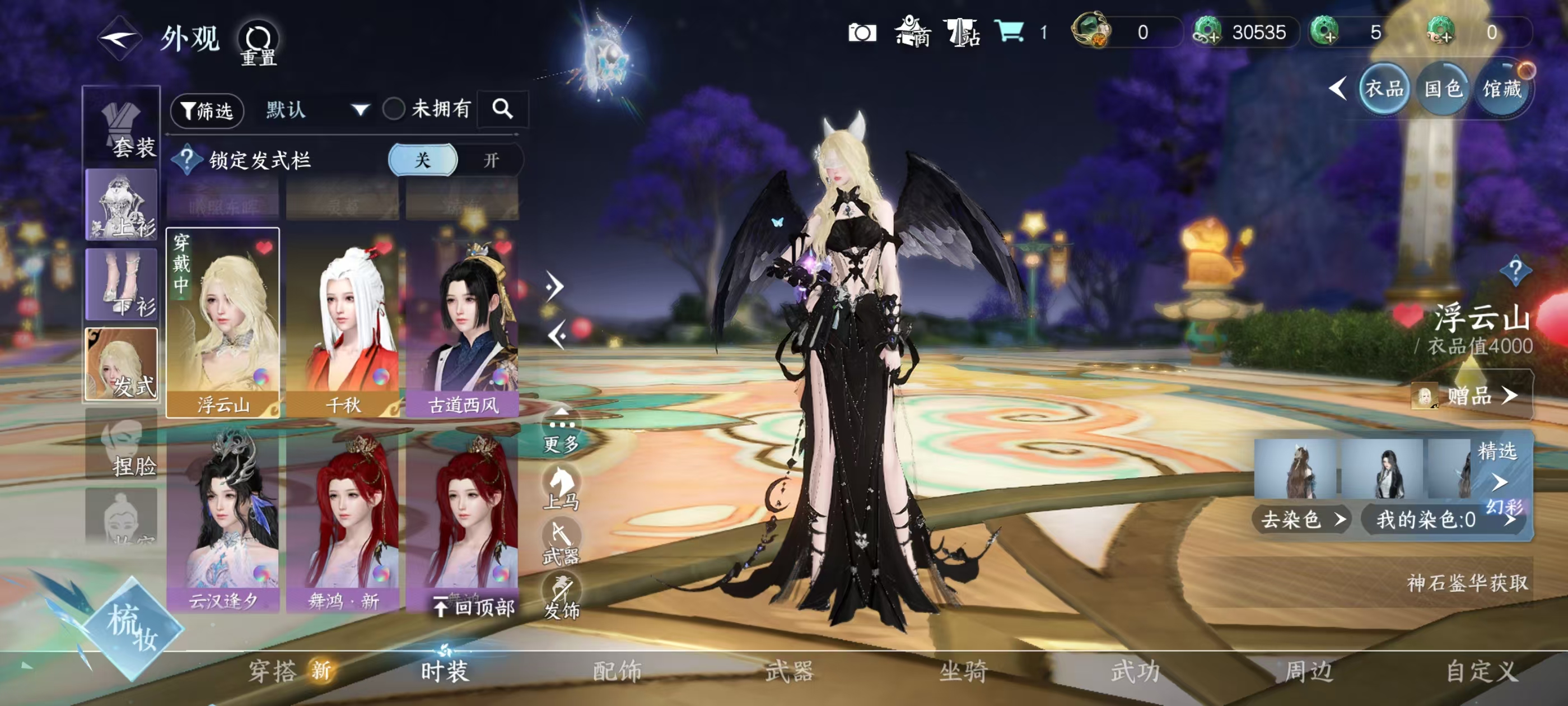Open the 赠品 gift button
1568x706 pixels.
pos(1471,396)
